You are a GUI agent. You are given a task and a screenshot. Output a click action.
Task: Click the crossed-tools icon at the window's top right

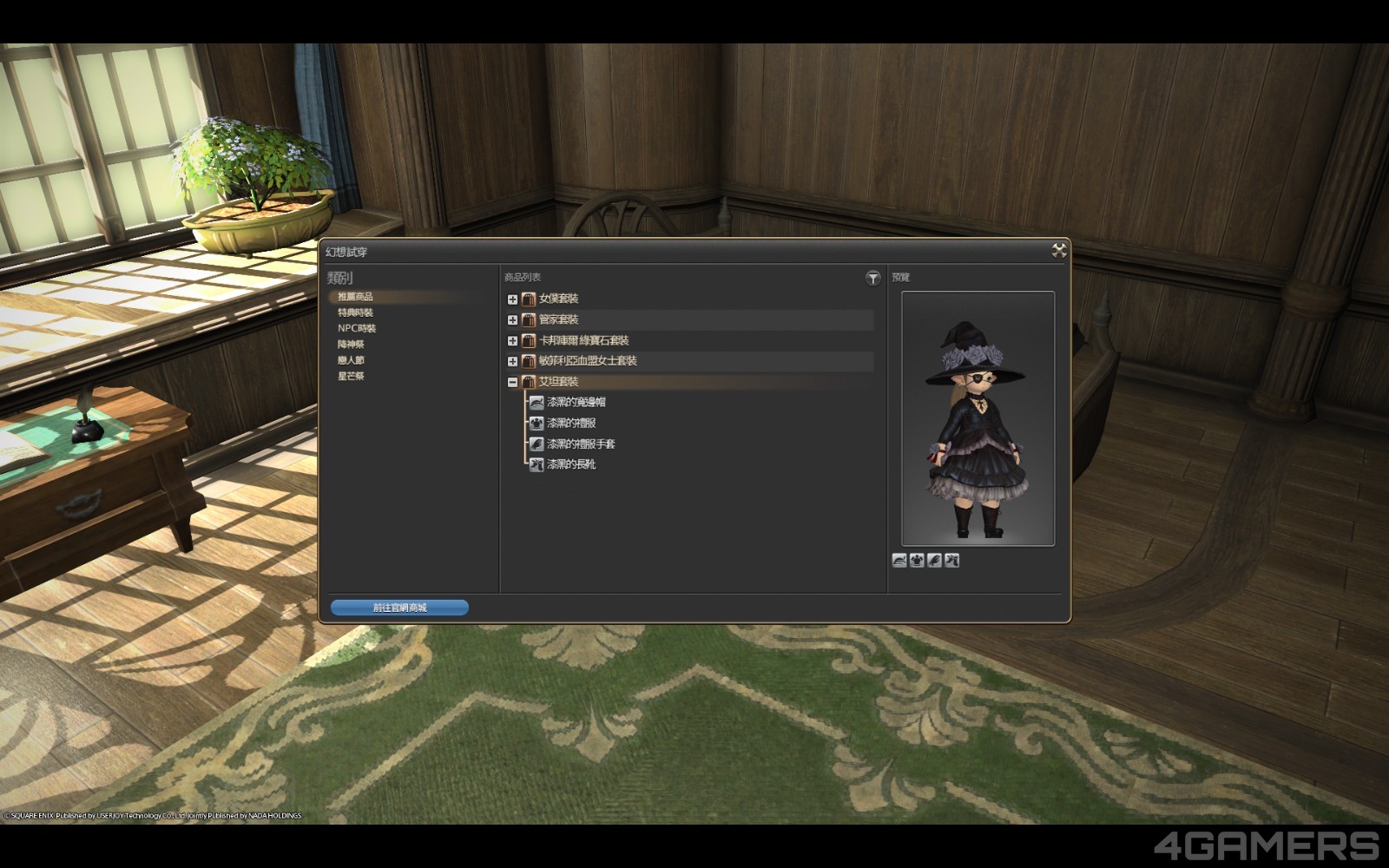point(1059,249)
